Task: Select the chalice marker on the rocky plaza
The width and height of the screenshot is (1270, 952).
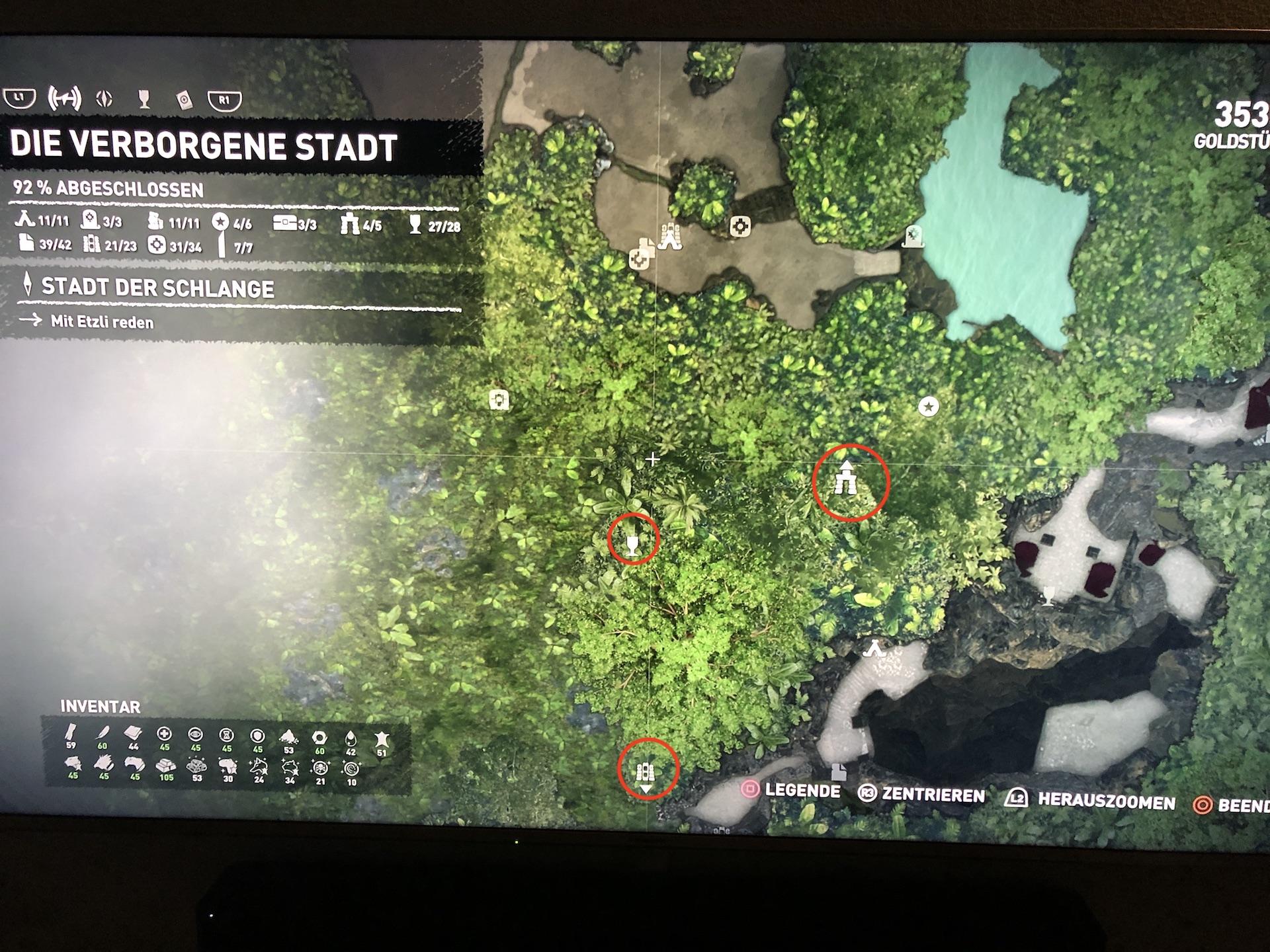Action: click(1048, 596)
